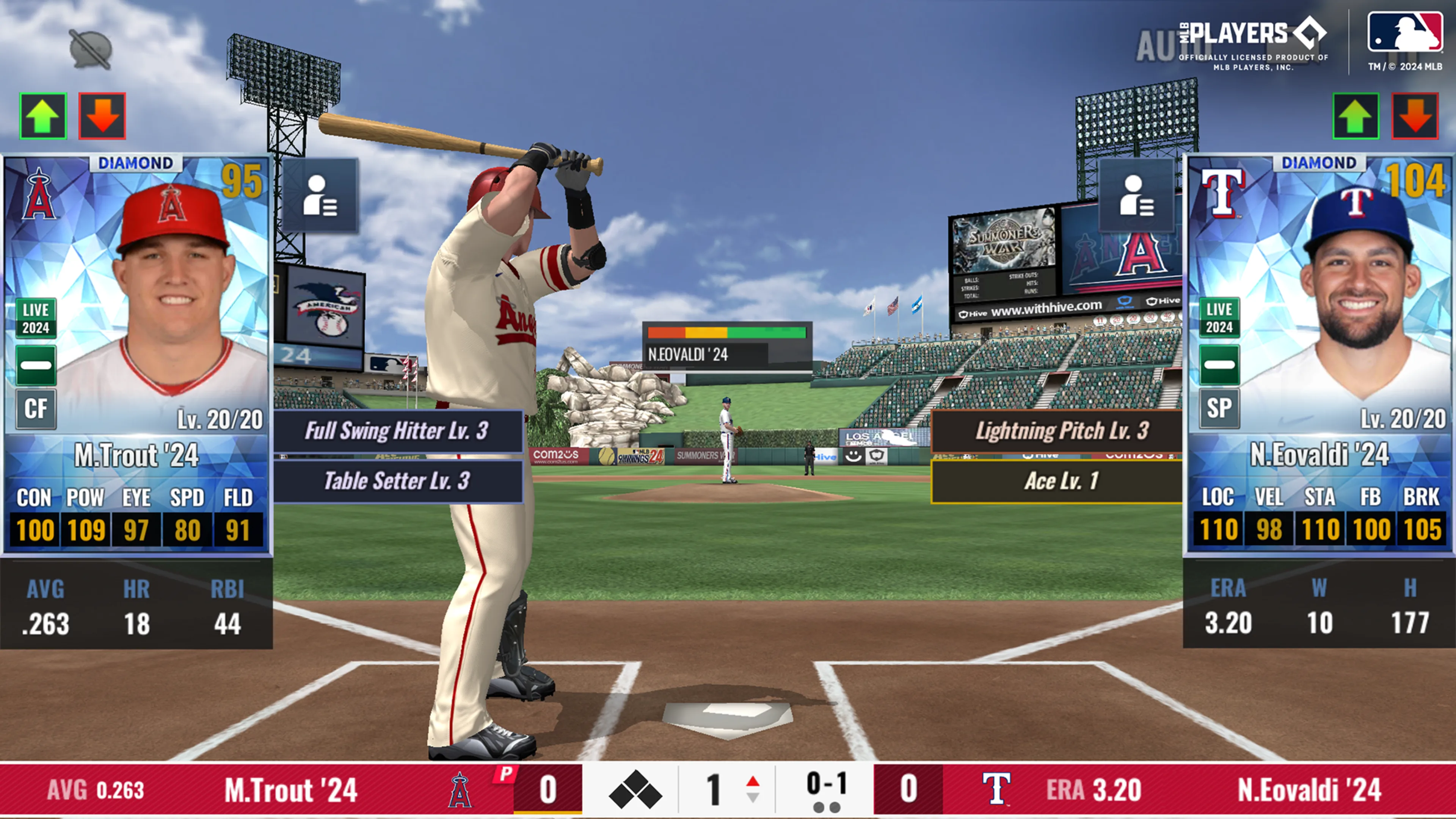Screen dimensions: 1456x819
Task: Click the green up arrow above Eovaldi's card
Action: point(1356,116)
